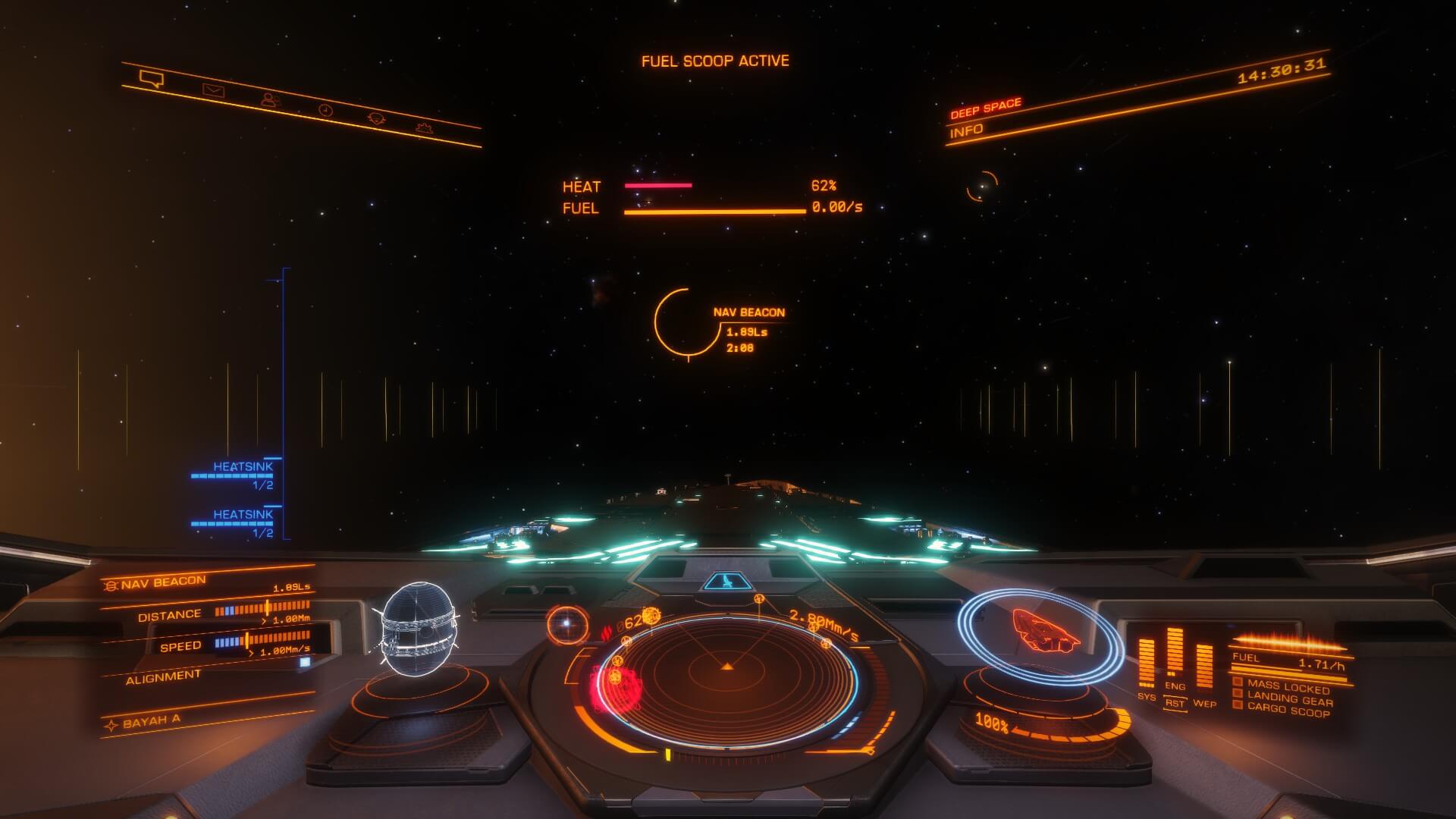Open the chat speech-bubble tab
Image resolution: width=1456 pixels, height=819 pixels.
(152, 78)
